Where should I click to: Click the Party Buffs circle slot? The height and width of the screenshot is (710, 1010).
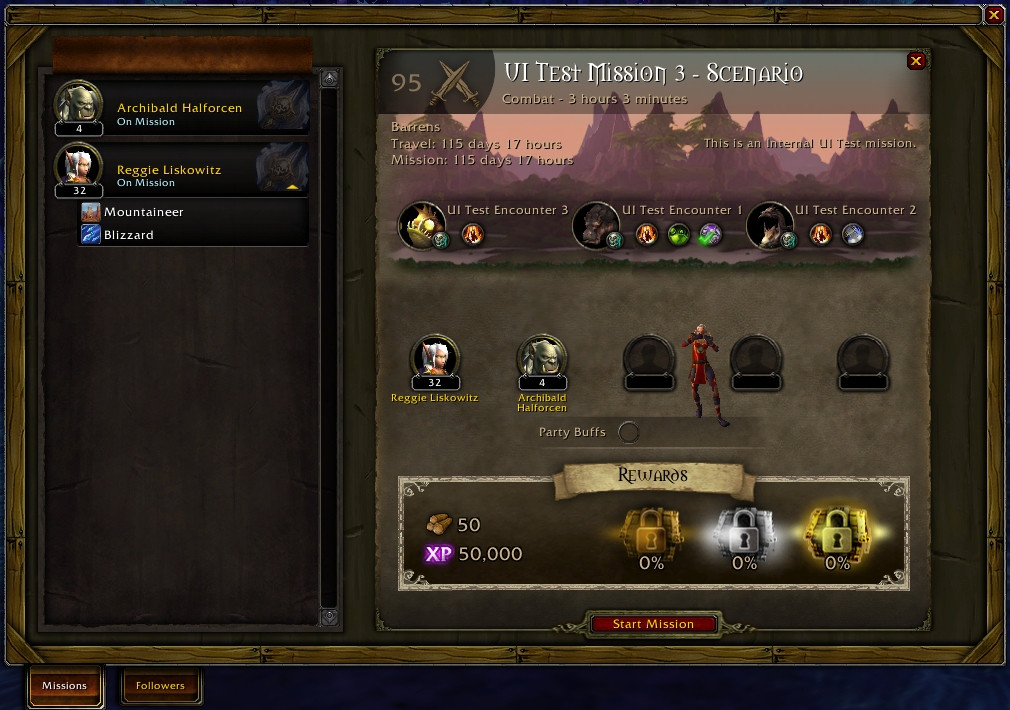coord(629,432)
